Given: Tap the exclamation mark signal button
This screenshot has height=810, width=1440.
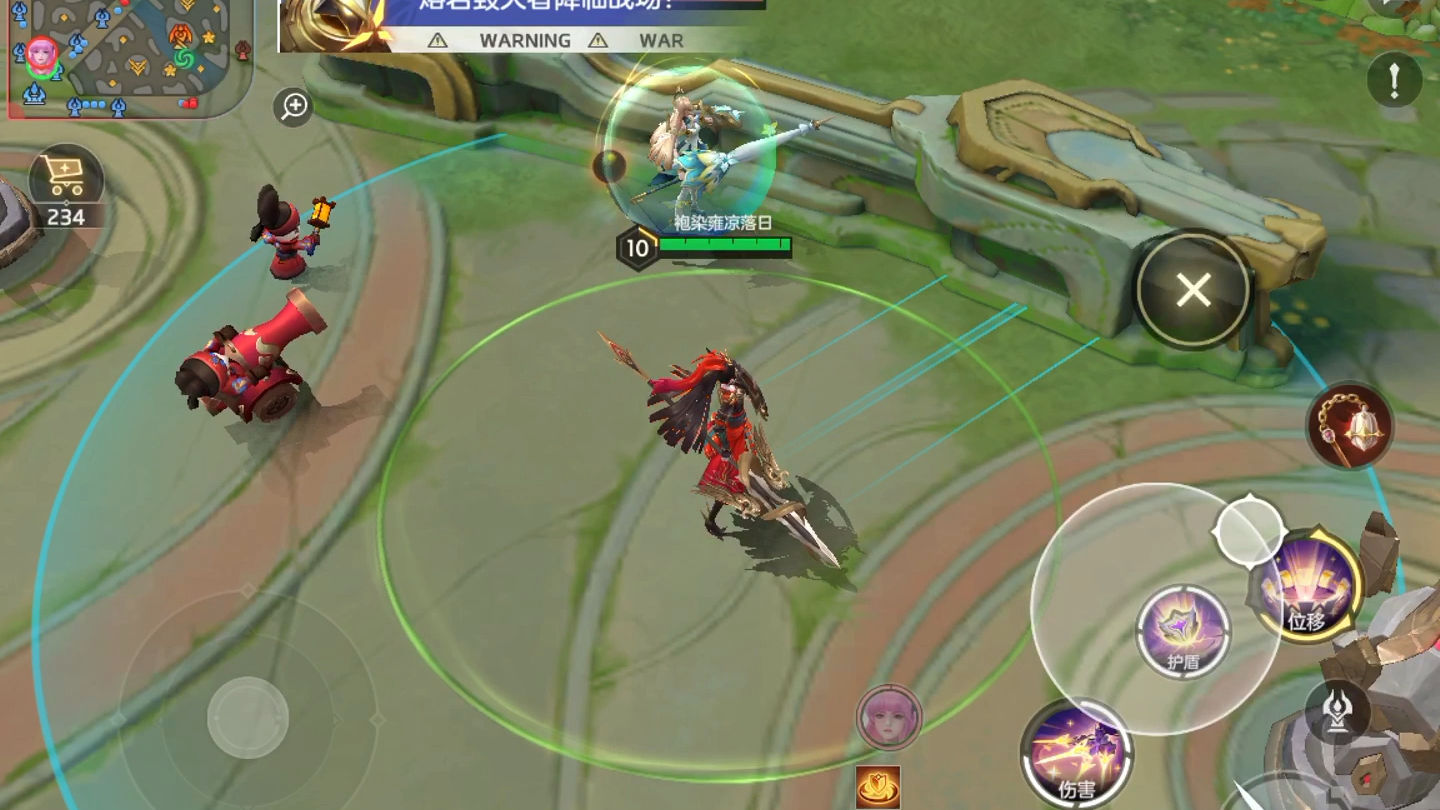Looking at the screenshot, I should 1394,79.
